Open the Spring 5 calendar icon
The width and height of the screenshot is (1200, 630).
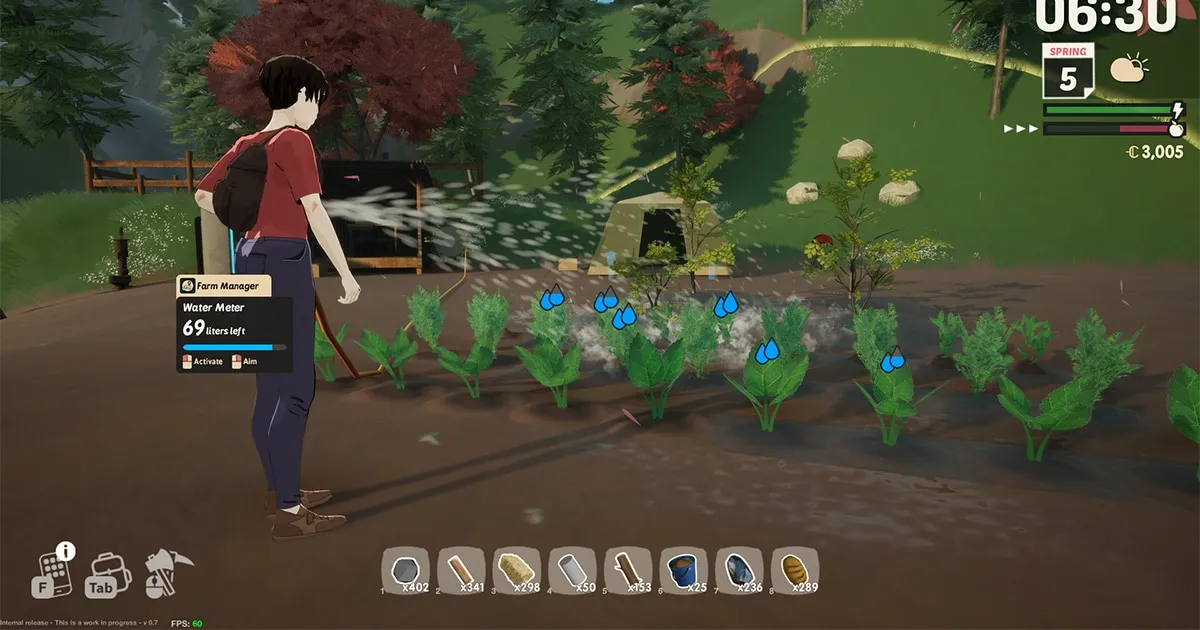tap(1068, 71)
